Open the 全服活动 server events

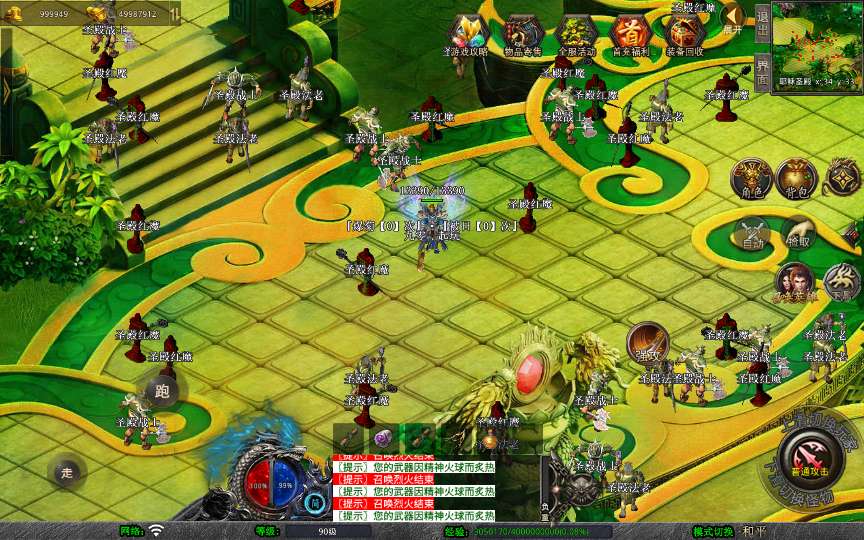[x=575, y=34]
